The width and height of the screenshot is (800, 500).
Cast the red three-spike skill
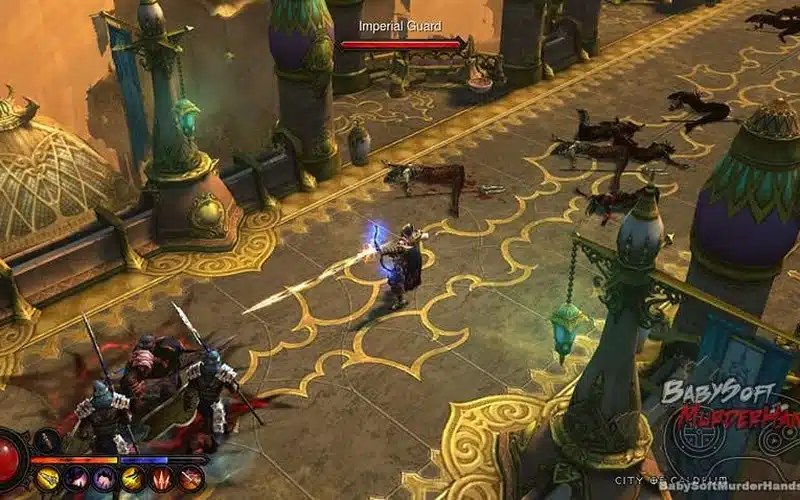click(161, 480)
